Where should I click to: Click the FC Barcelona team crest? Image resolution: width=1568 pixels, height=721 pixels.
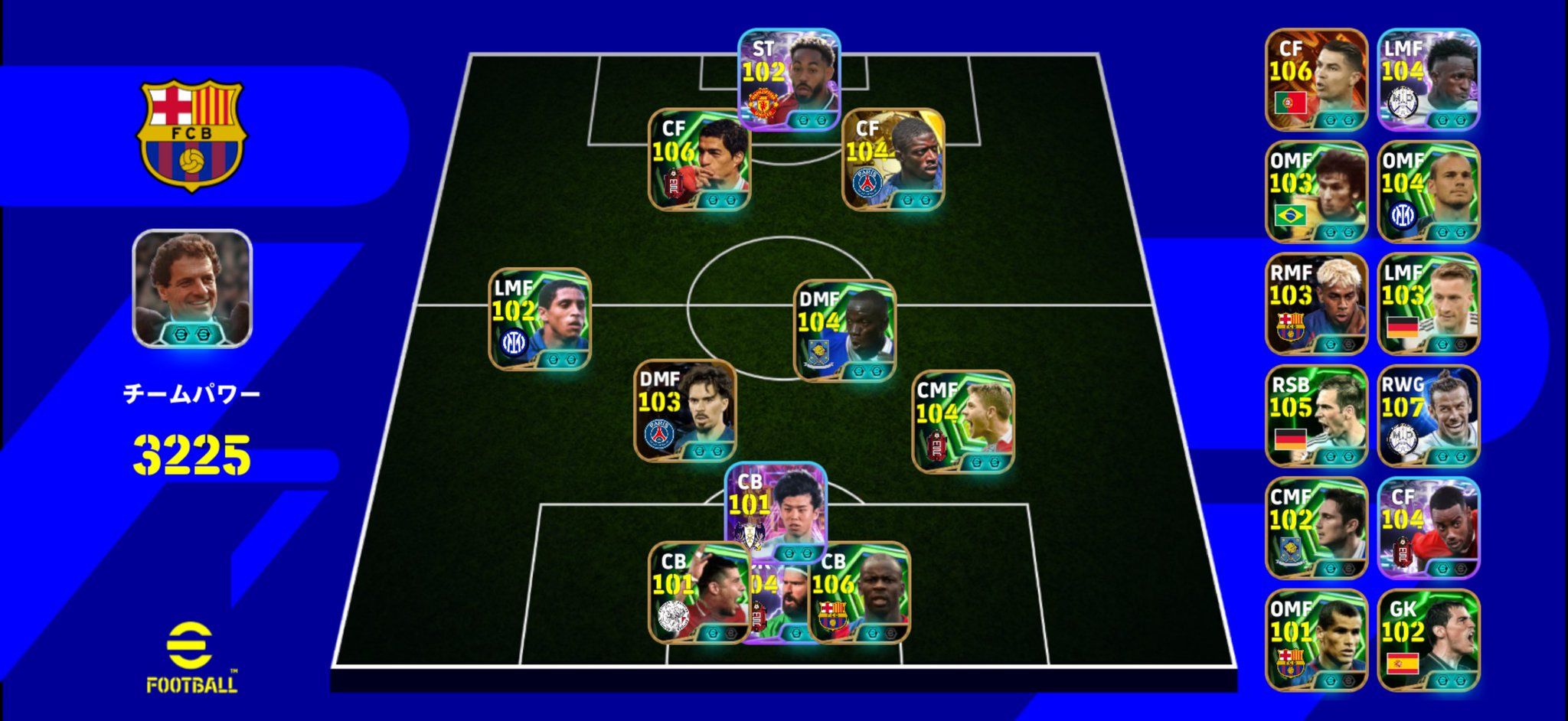point(191,135)
